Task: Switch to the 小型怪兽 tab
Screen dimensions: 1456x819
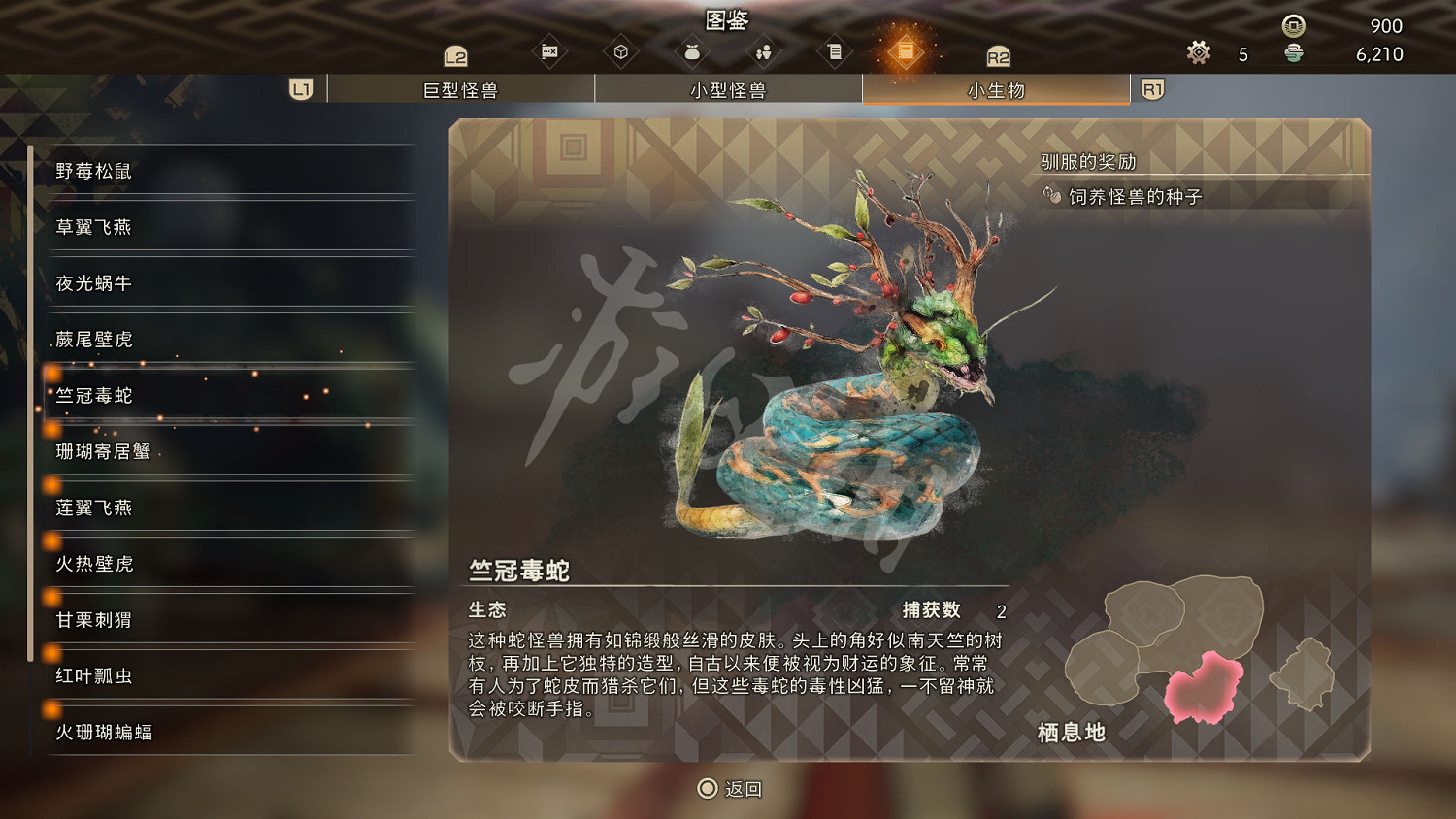Action: tap(729, 88)
